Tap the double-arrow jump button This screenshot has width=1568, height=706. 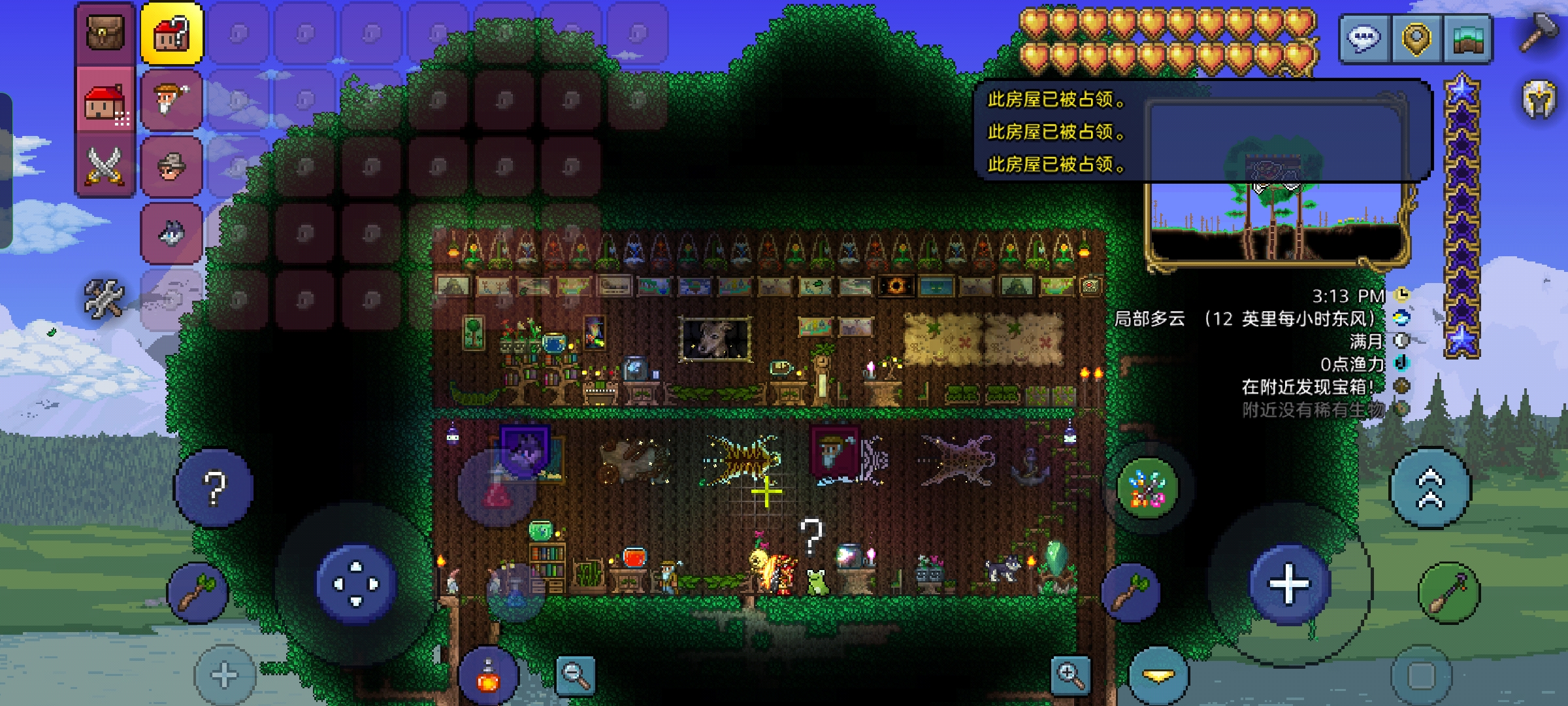[x=1430, y=488]
